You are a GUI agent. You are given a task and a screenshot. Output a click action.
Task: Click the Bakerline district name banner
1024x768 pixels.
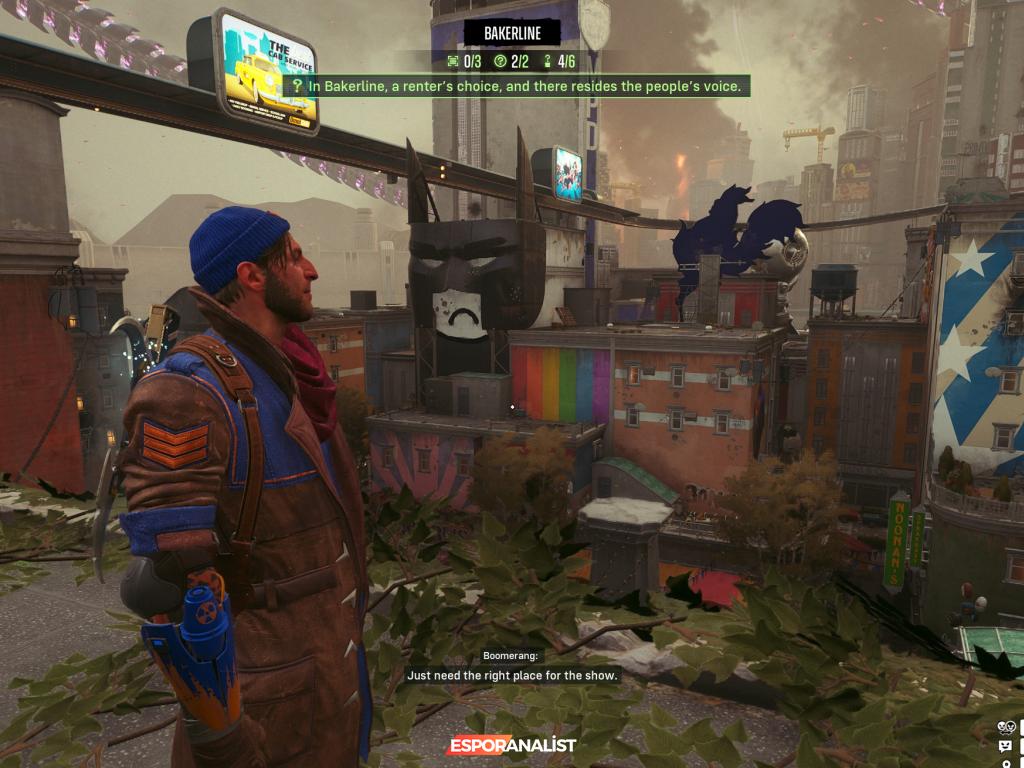[x=512, y=33]
